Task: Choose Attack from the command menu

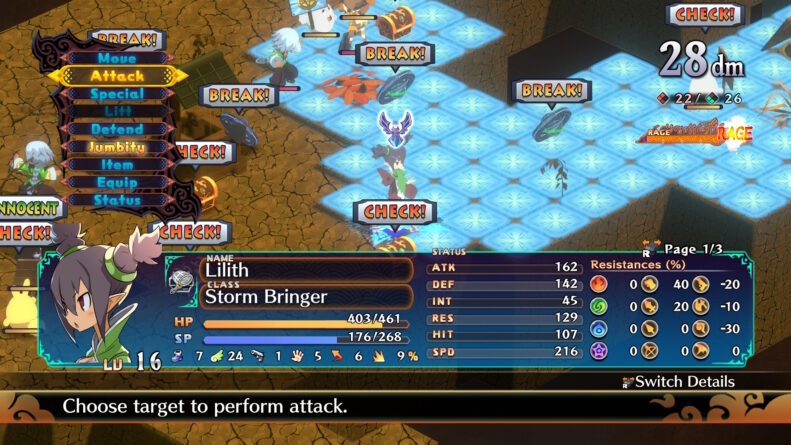Action: pos(117,76)
